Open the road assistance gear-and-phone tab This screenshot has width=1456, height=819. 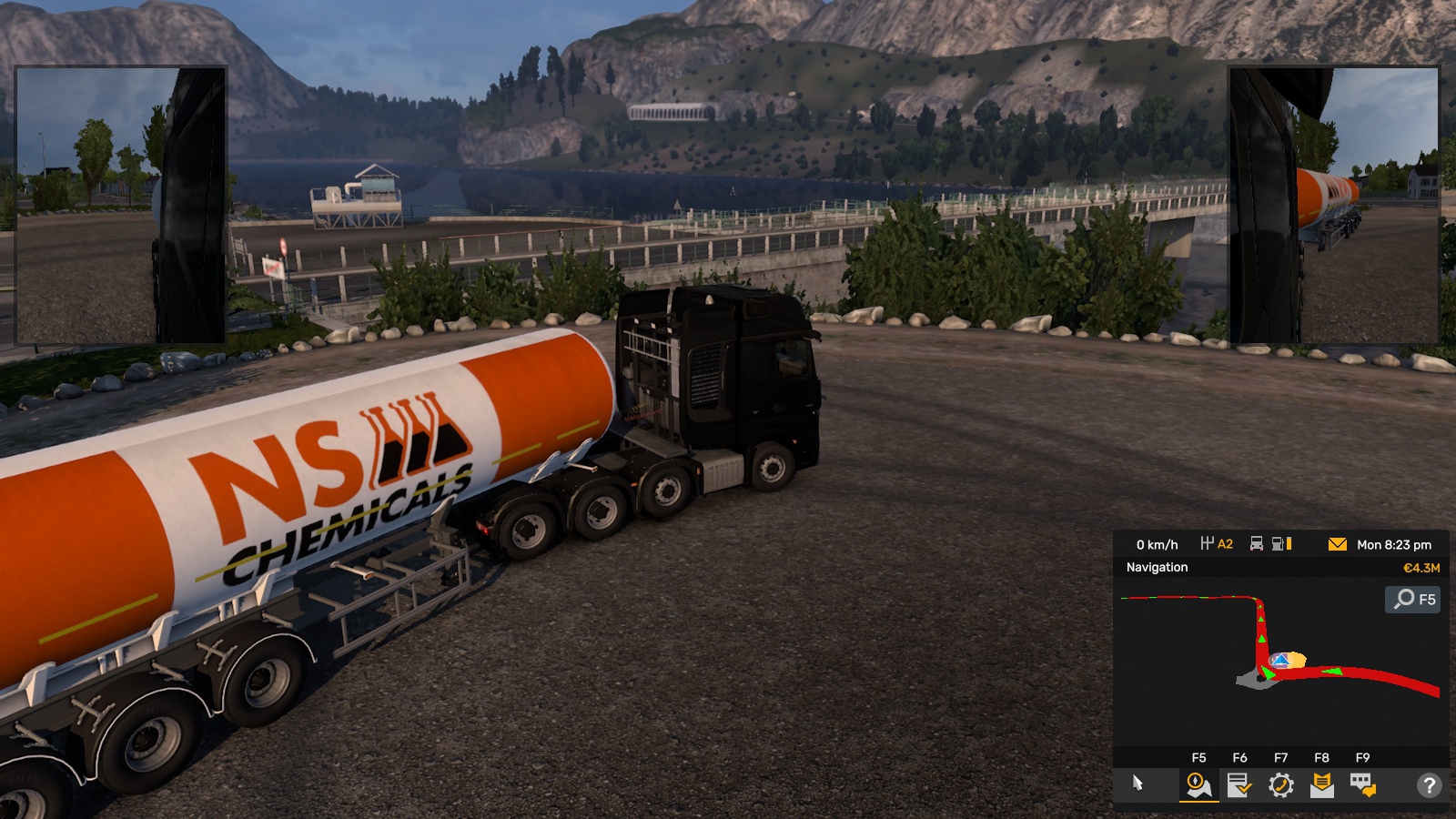click(1280, 784)
